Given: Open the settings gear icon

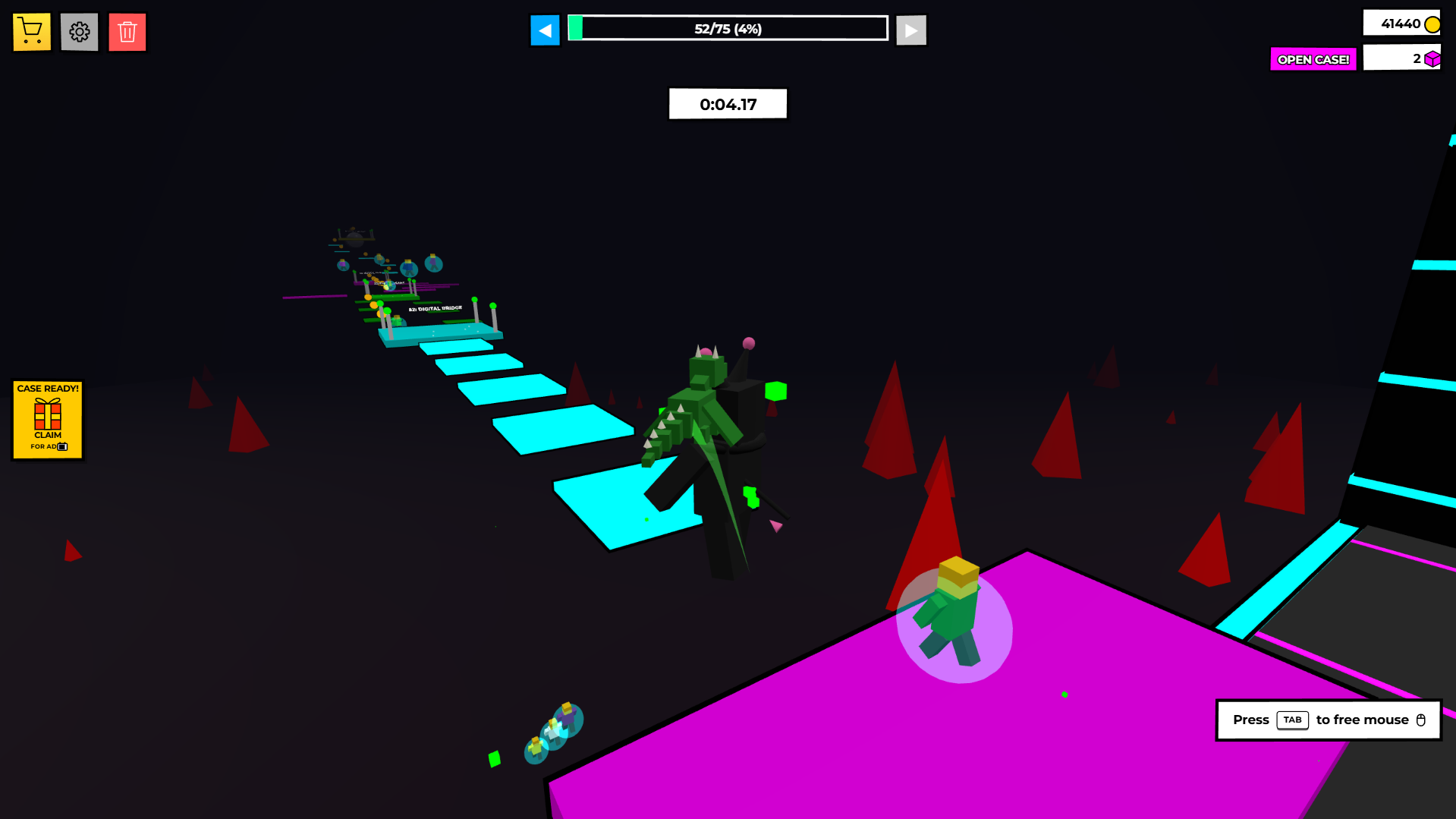Looking at the screenshot, I should (79, 31).
